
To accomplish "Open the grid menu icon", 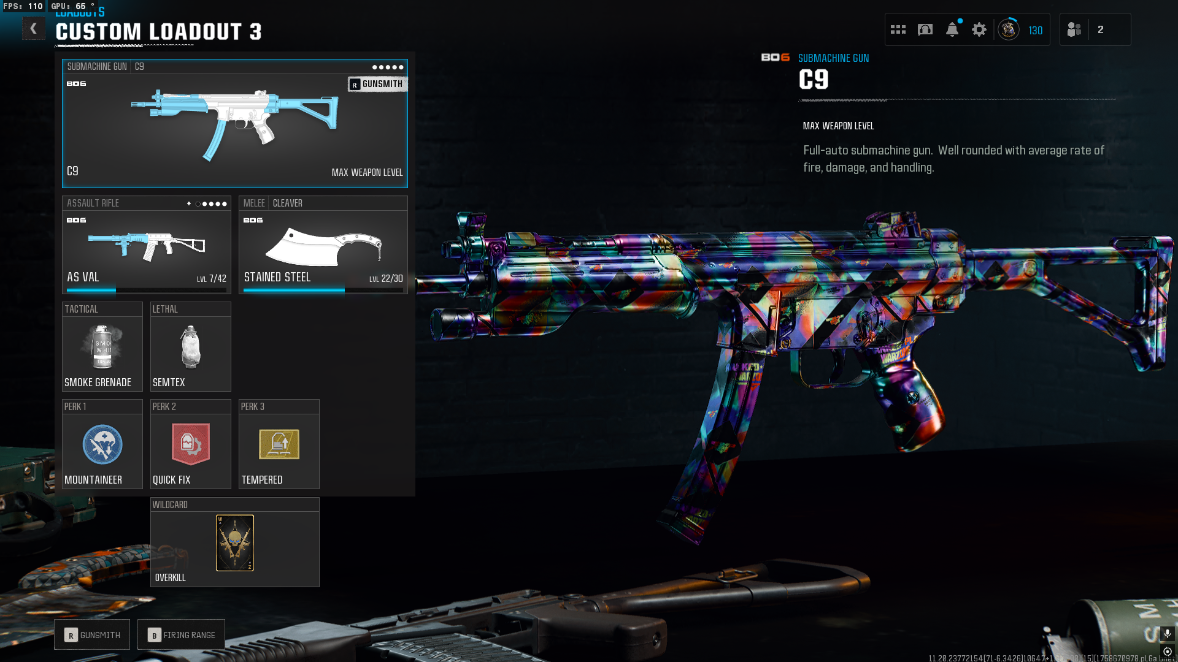I will click(898, 30).
